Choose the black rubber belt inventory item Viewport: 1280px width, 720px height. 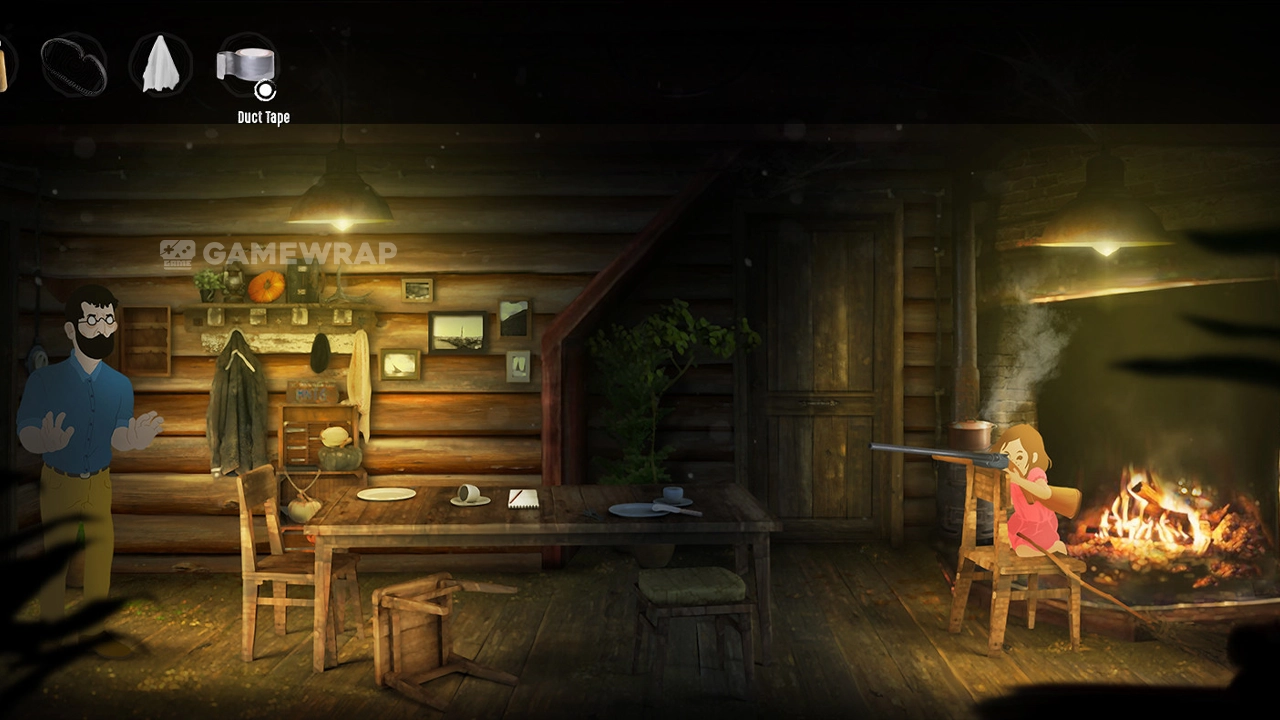(x=74, y=65)
